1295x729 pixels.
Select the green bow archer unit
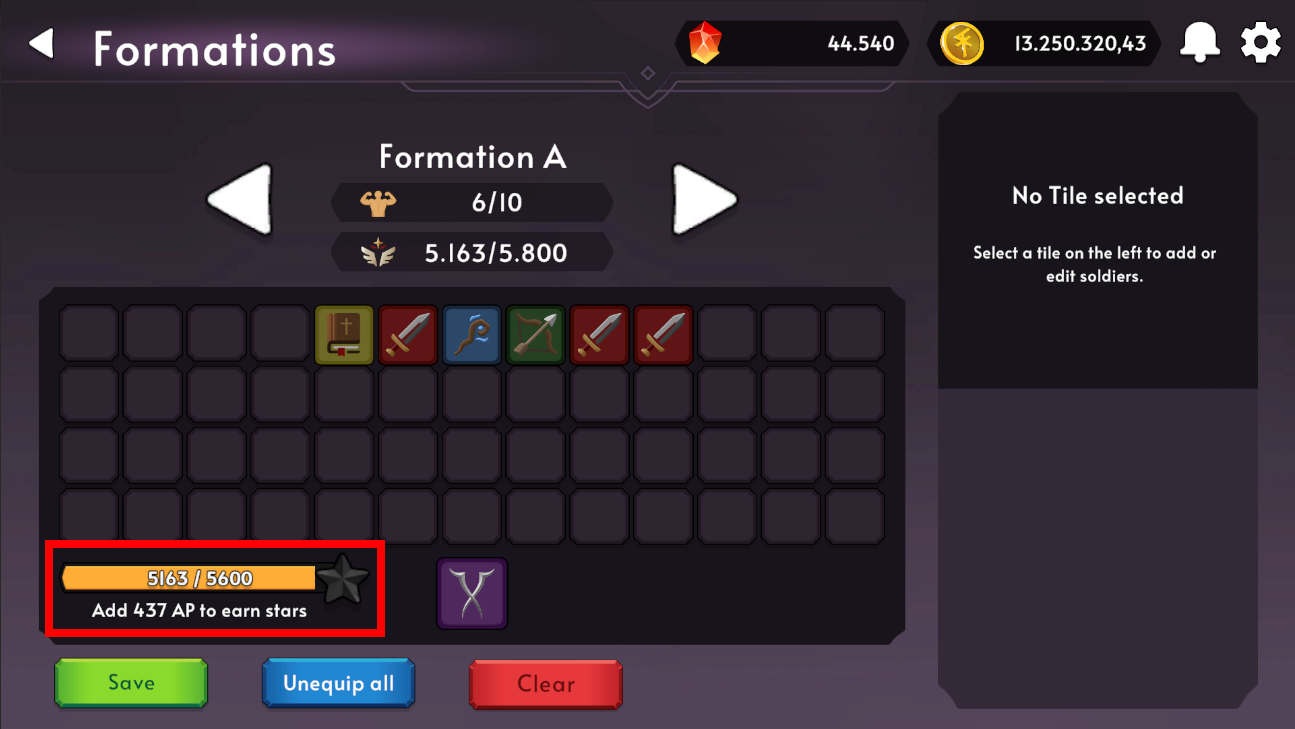[x=535, y=335]
